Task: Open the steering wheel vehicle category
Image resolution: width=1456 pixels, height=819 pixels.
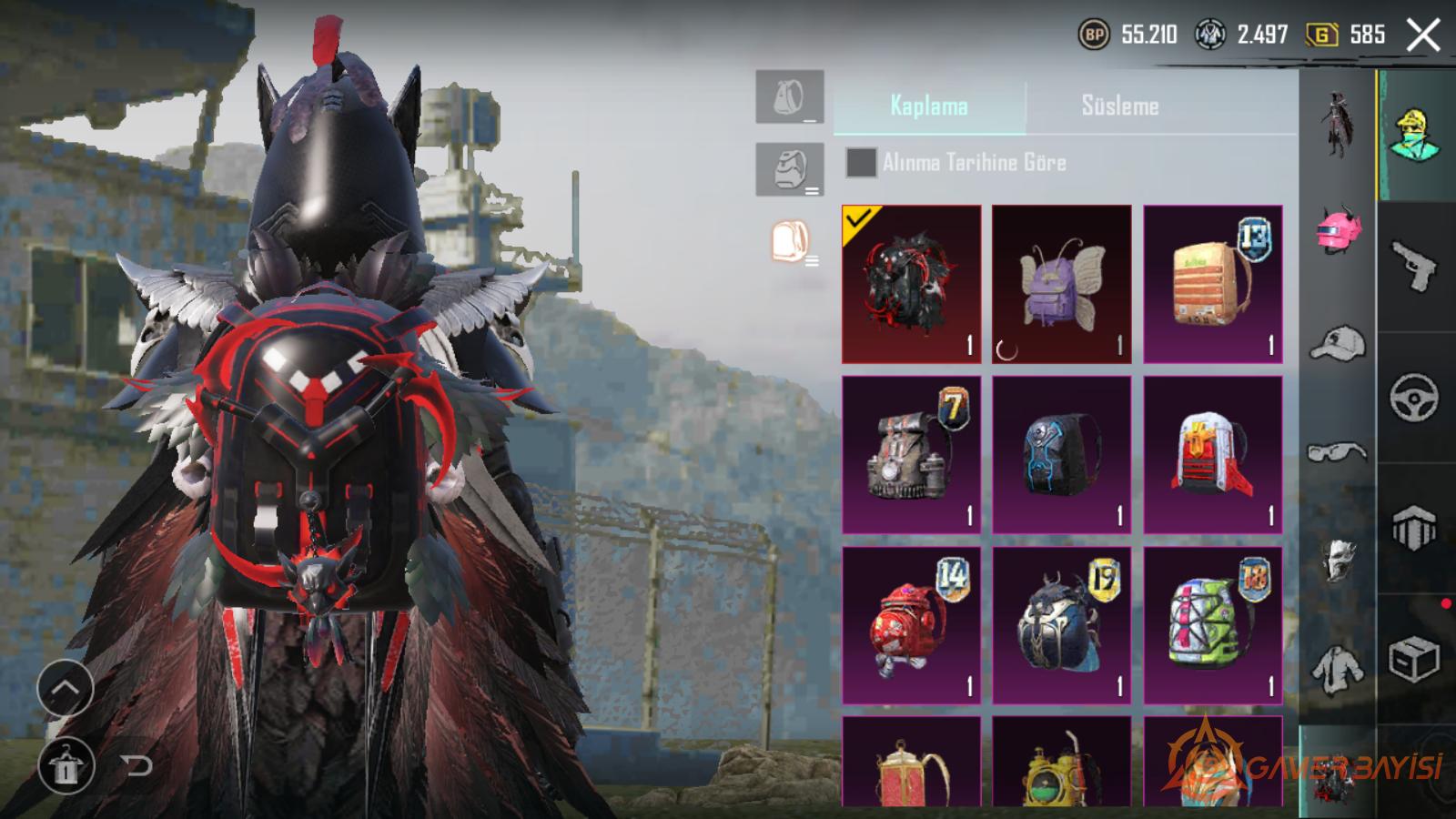Action: pyautogui.click(x=1414, y=398)
